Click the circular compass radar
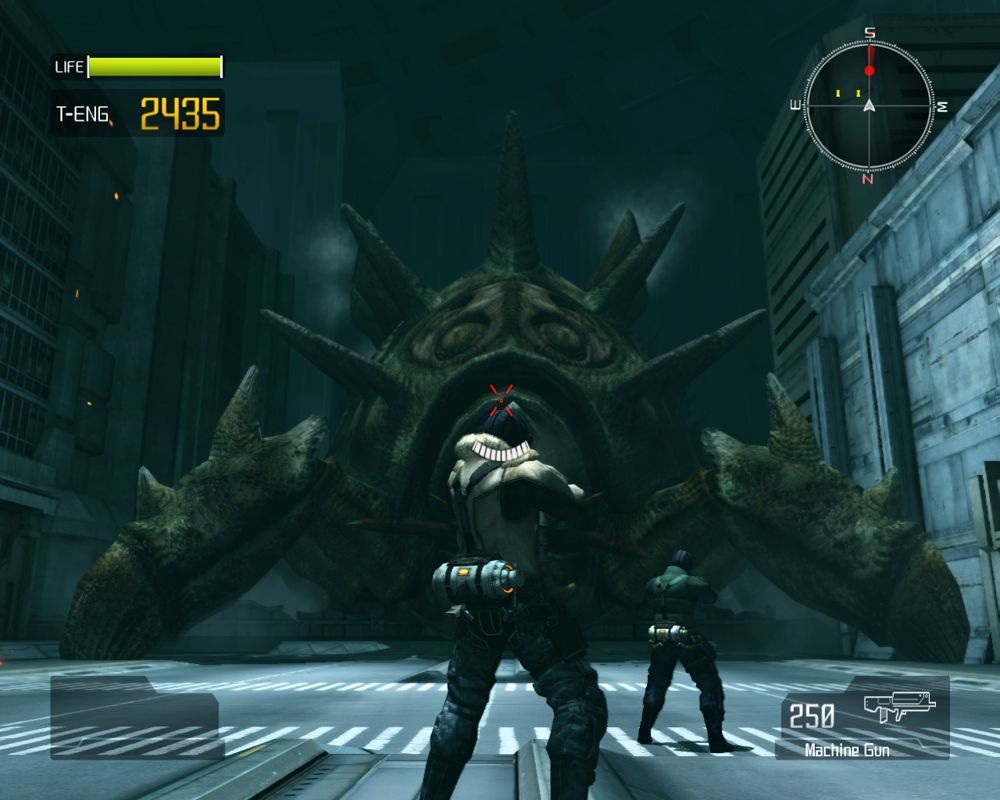 [869, 105]
